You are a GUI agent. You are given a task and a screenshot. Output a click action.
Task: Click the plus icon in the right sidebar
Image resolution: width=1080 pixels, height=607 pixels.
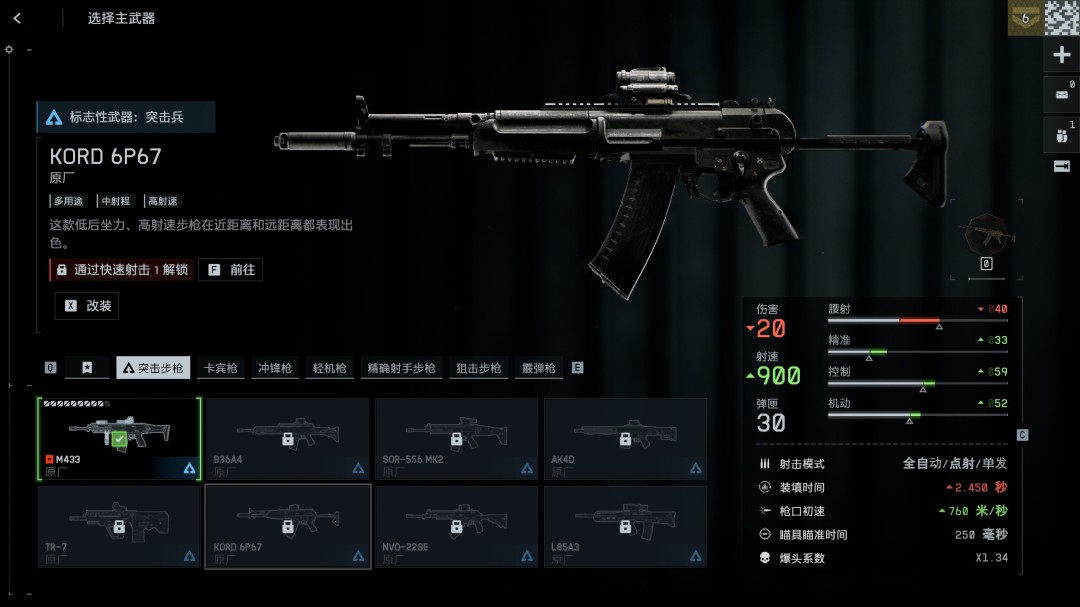pyautogui.click(x=1062, y=55)
